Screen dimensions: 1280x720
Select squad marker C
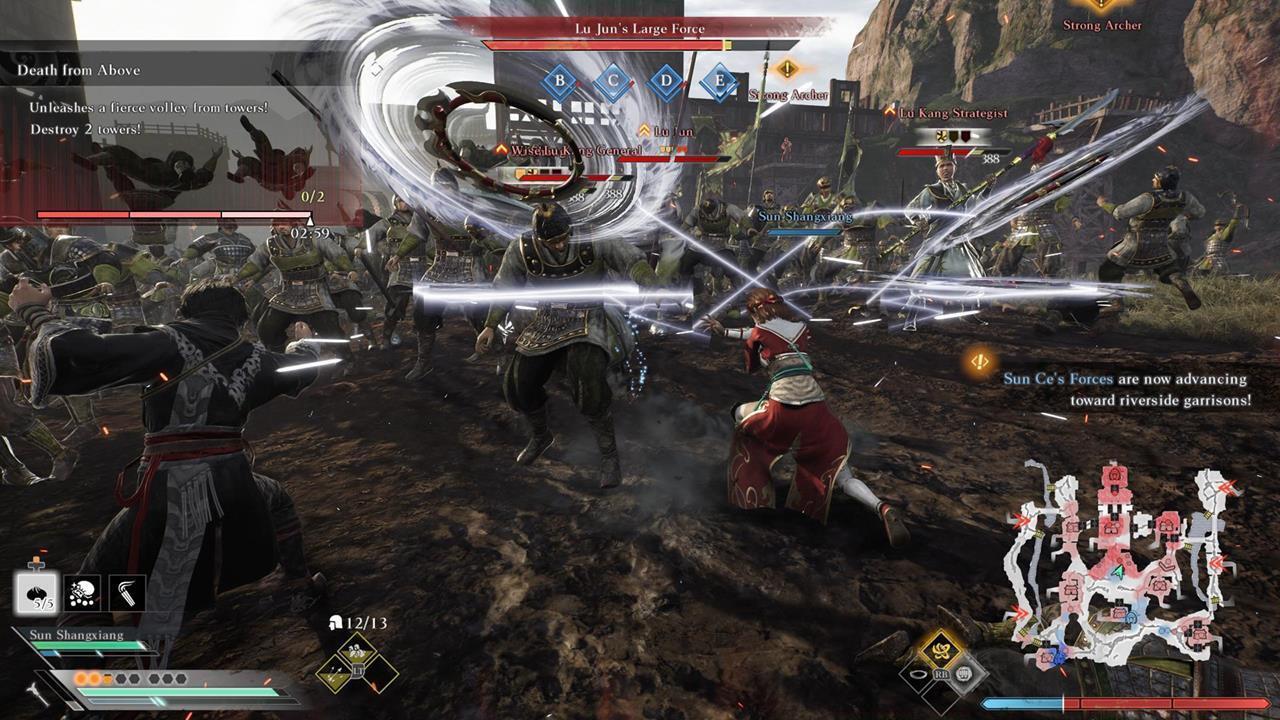[x=612, y=81]
